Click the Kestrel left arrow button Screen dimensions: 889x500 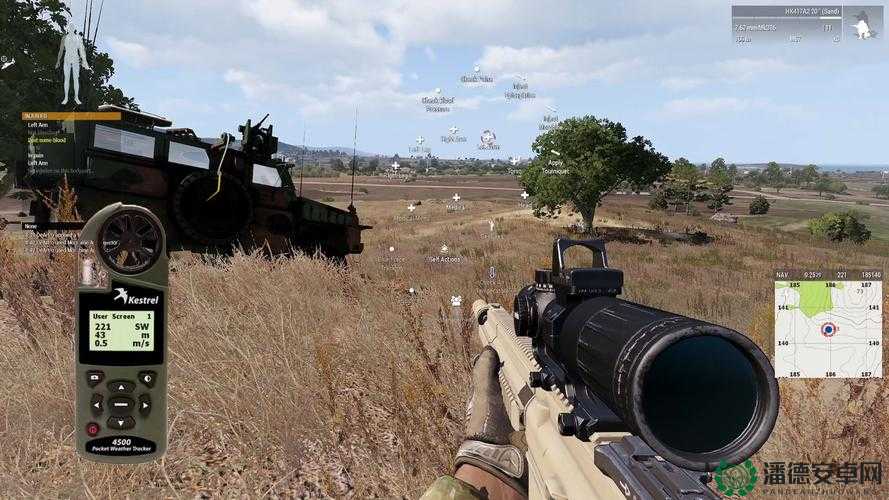click(x=97, y=404)
